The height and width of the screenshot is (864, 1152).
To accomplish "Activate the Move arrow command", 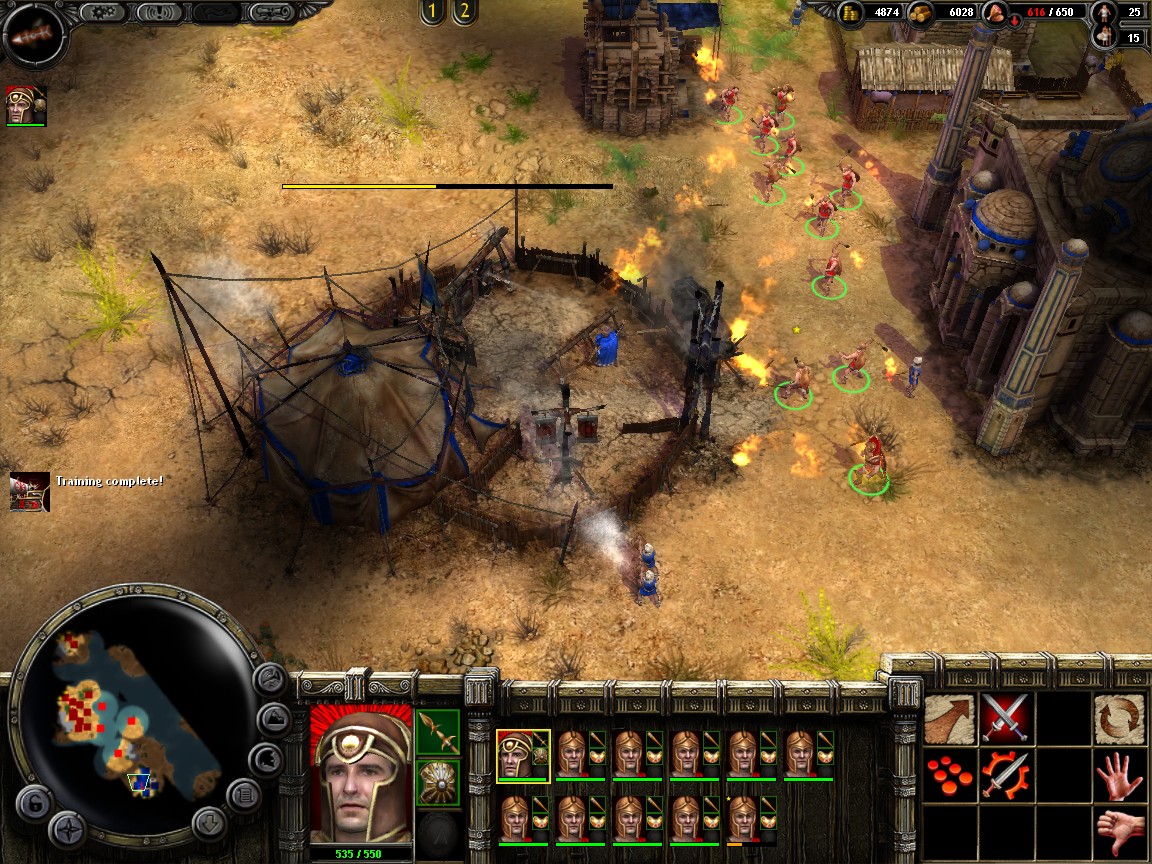I will pyautogui.click(x=949, y=719).
